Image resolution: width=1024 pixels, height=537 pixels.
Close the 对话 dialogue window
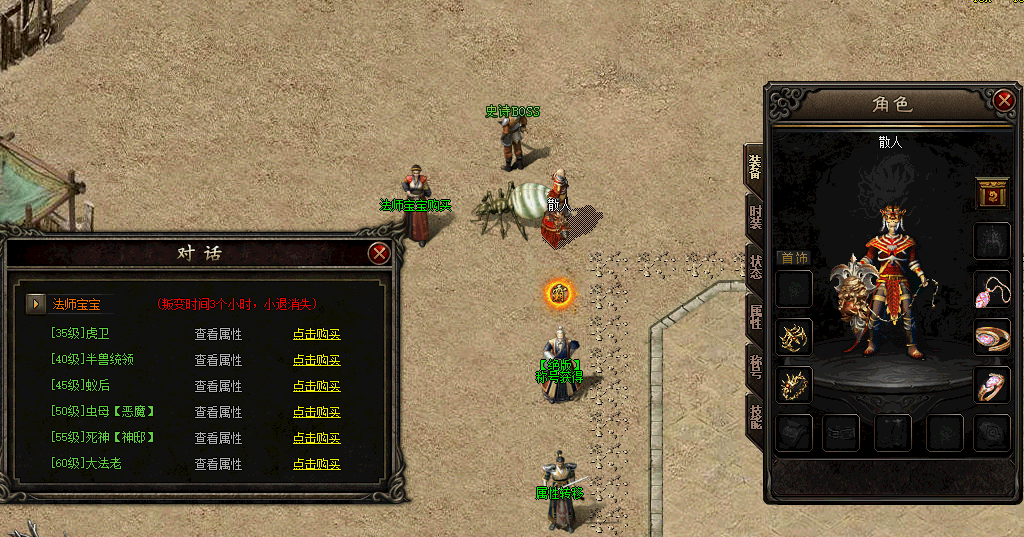click(x=379, y=253)
